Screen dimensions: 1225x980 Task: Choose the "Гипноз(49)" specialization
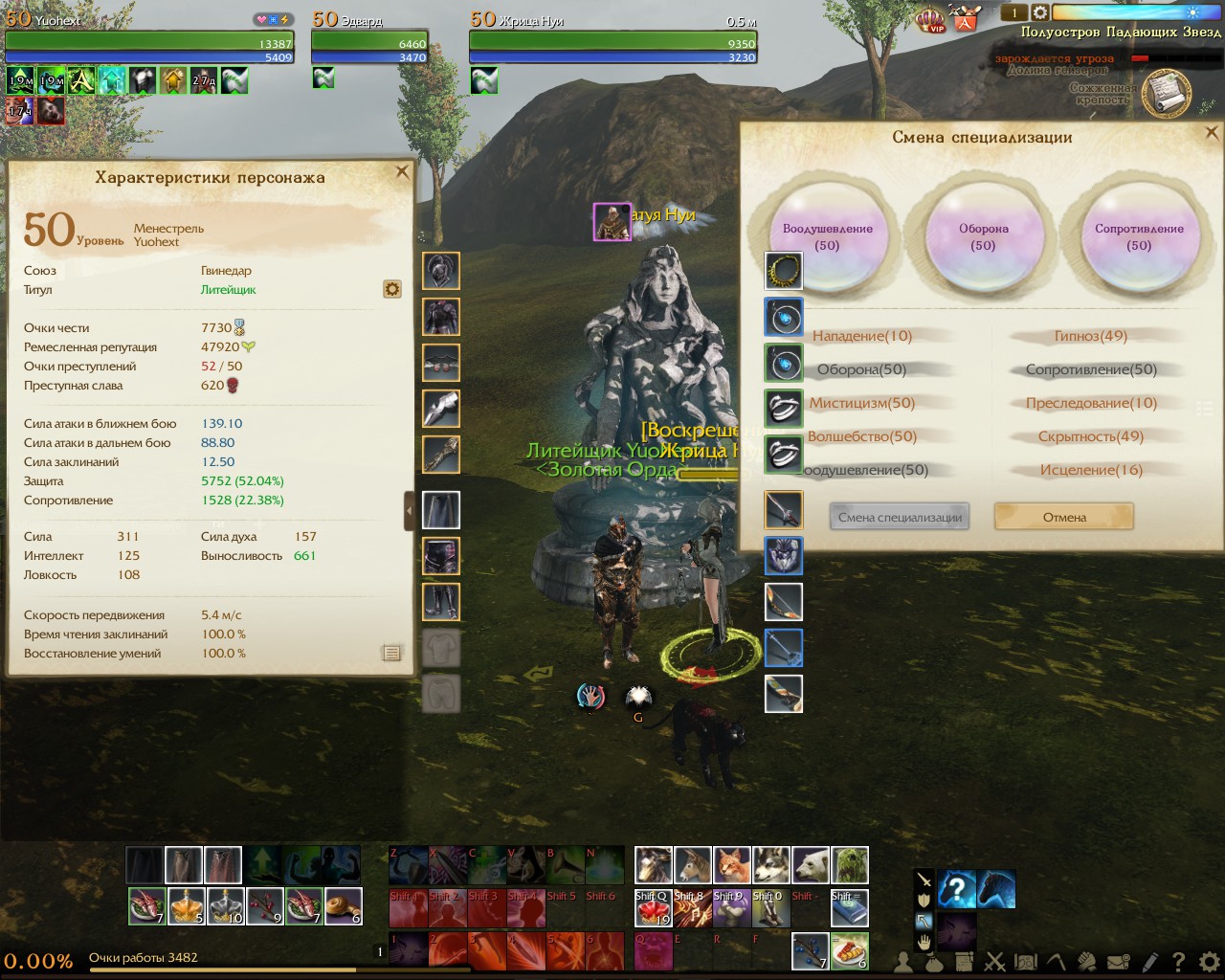coord(1091,336)
